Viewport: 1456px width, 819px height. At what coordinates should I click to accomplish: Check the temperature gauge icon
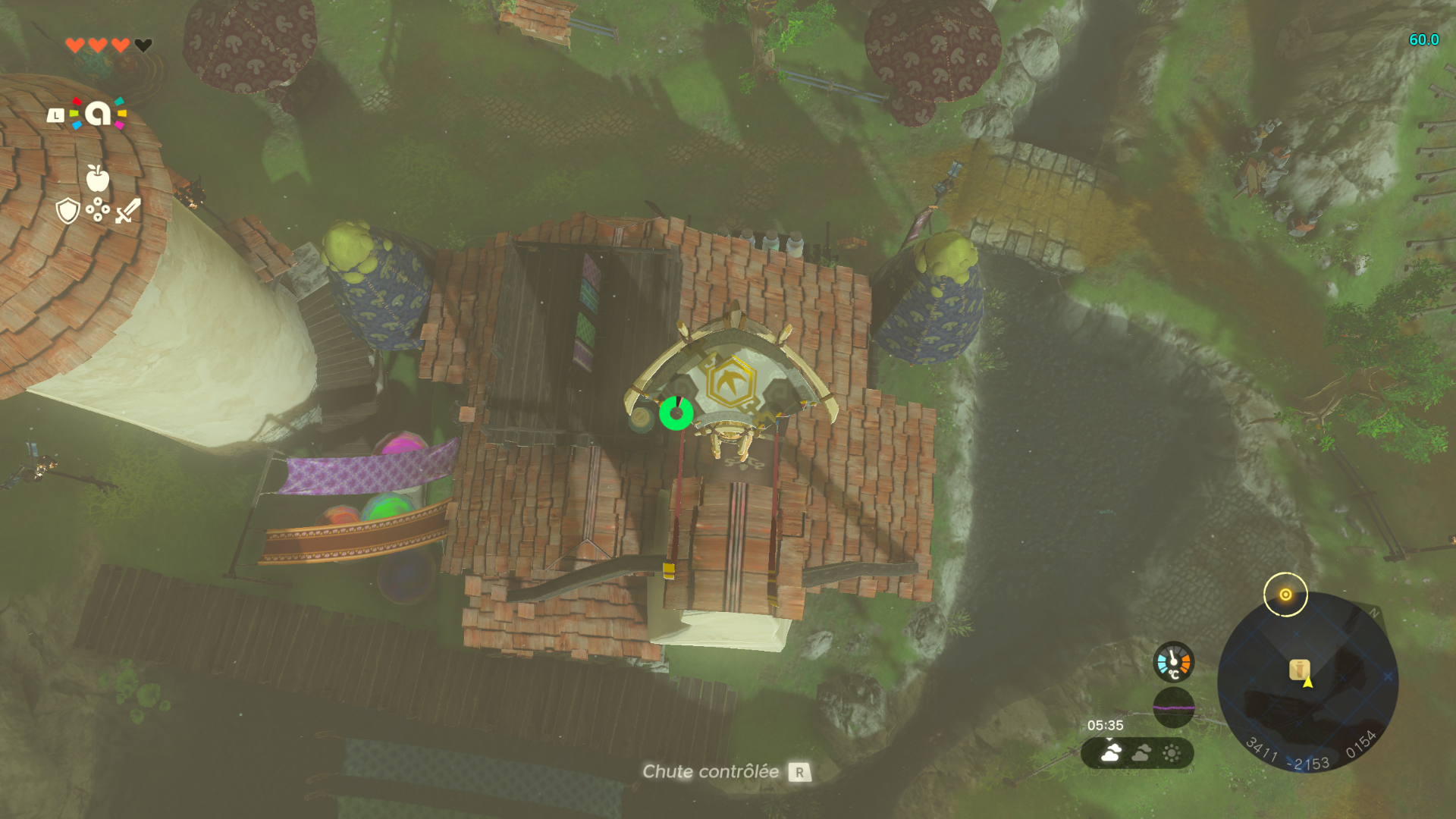1173,662
